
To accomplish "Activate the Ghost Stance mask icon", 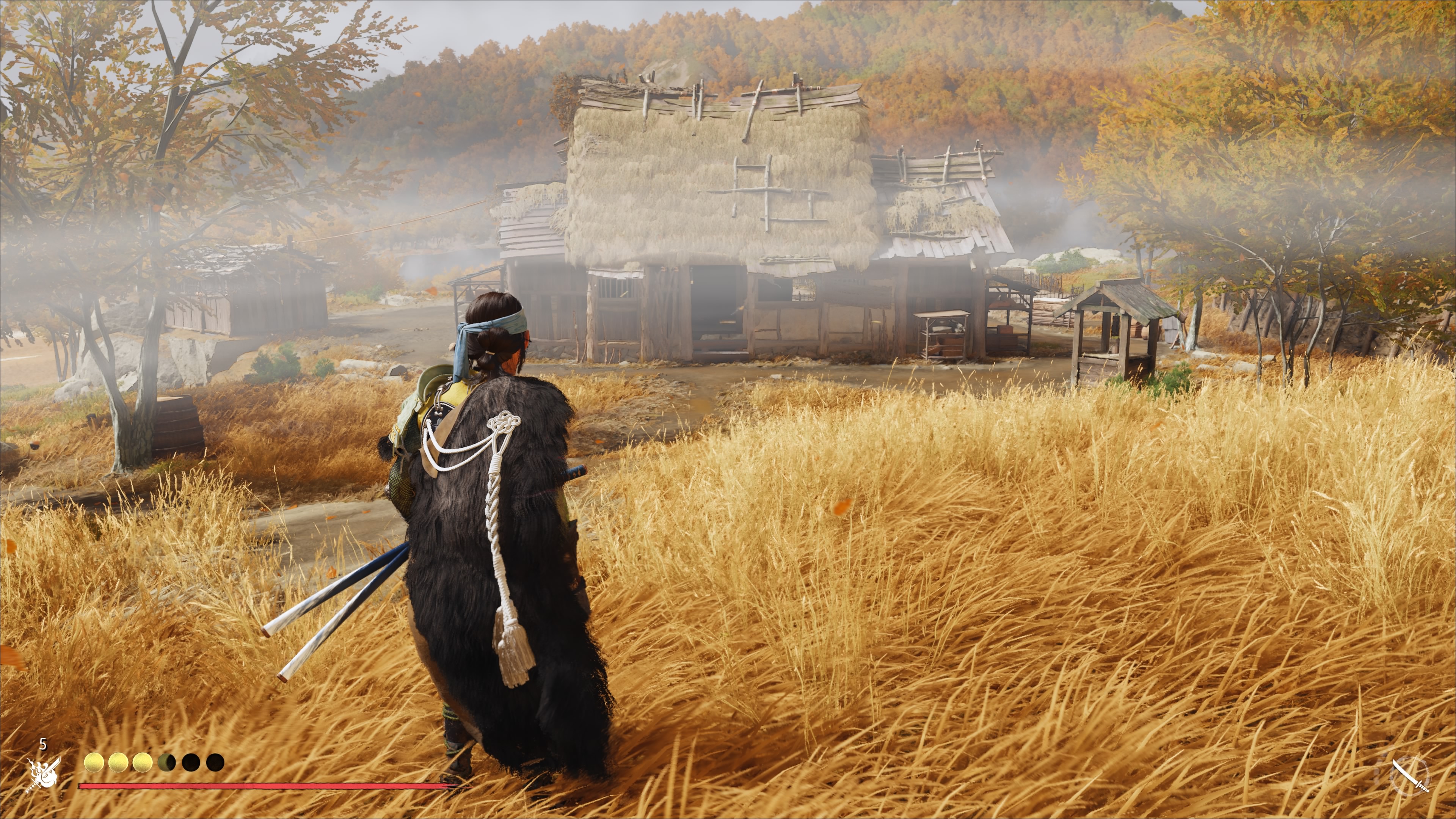I will coord(44,773).
